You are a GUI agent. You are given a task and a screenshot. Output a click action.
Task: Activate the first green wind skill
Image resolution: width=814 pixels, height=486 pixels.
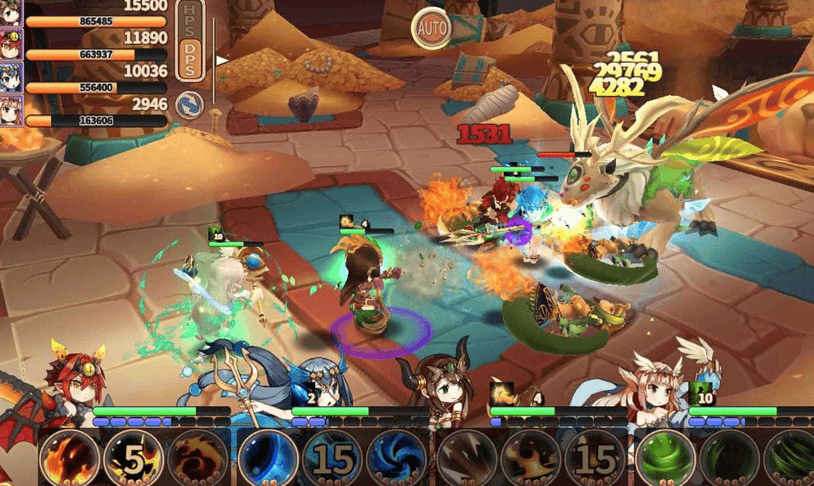[x=664, y=458]
